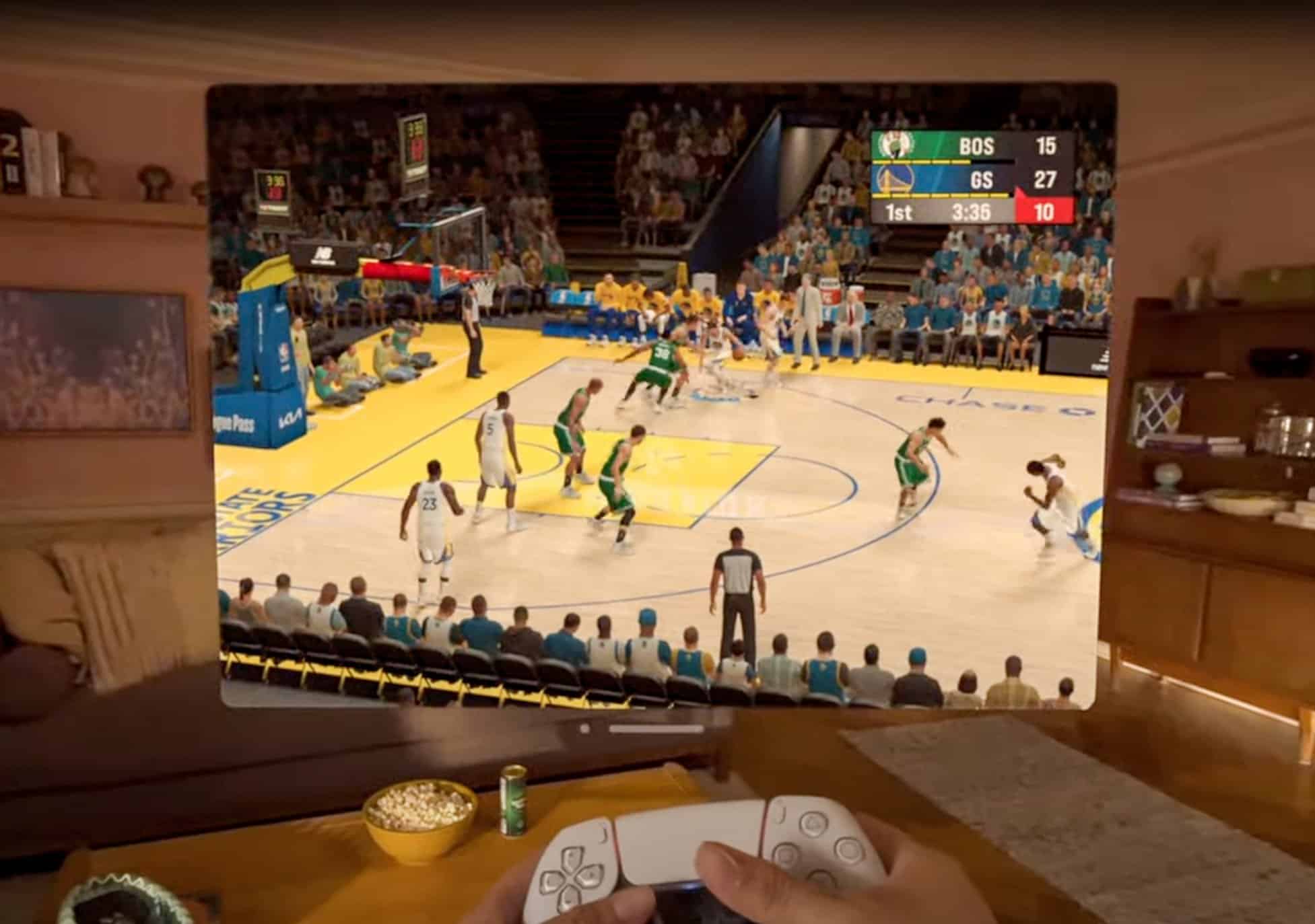Screen dimensions: 1315x924
Task: Click the DualSense d-pad up arrow
Action: [572, 857]
